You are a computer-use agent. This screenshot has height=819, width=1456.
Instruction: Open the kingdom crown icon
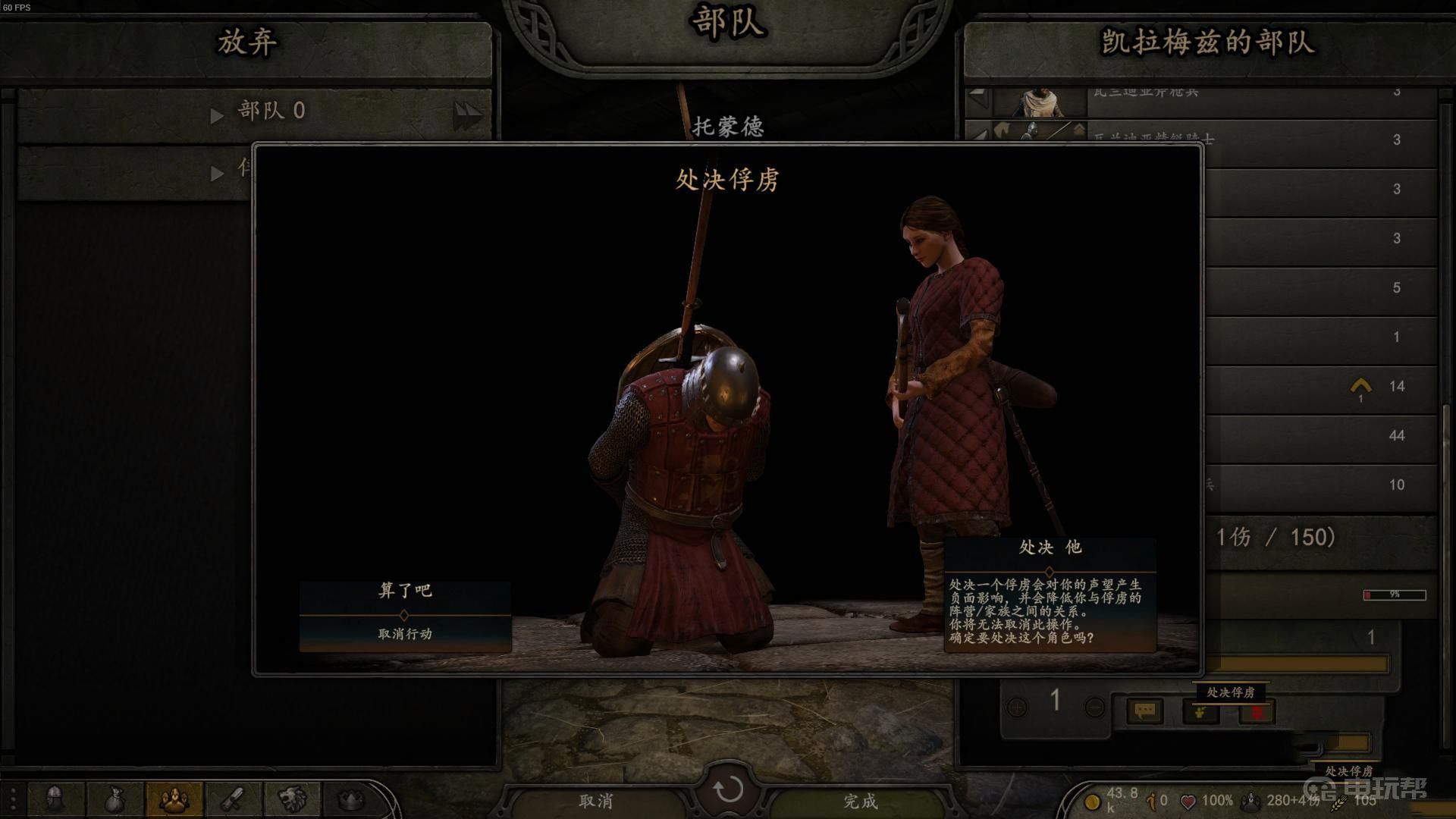point(350,799)
